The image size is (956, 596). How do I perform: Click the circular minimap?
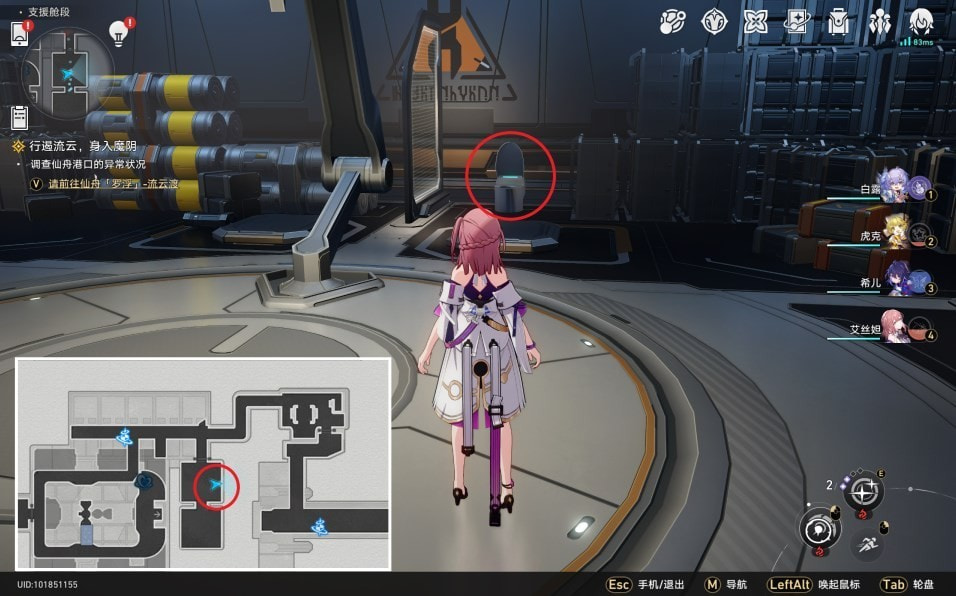68,70
